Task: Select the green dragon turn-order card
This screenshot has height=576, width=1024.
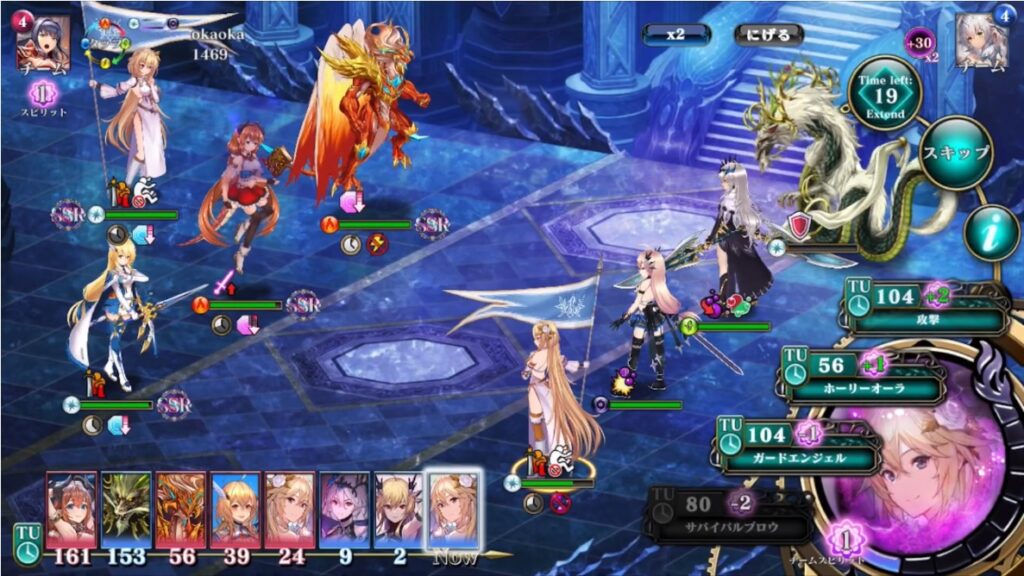Action: 126,509
